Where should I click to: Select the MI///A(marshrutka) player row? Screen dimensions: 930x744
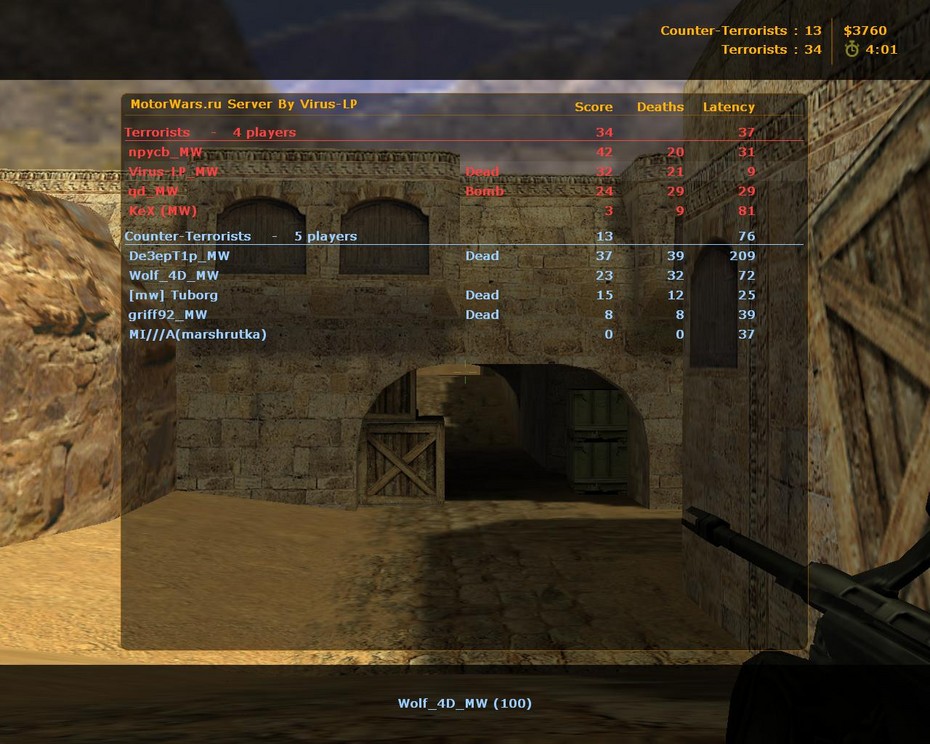pos(198,334)
